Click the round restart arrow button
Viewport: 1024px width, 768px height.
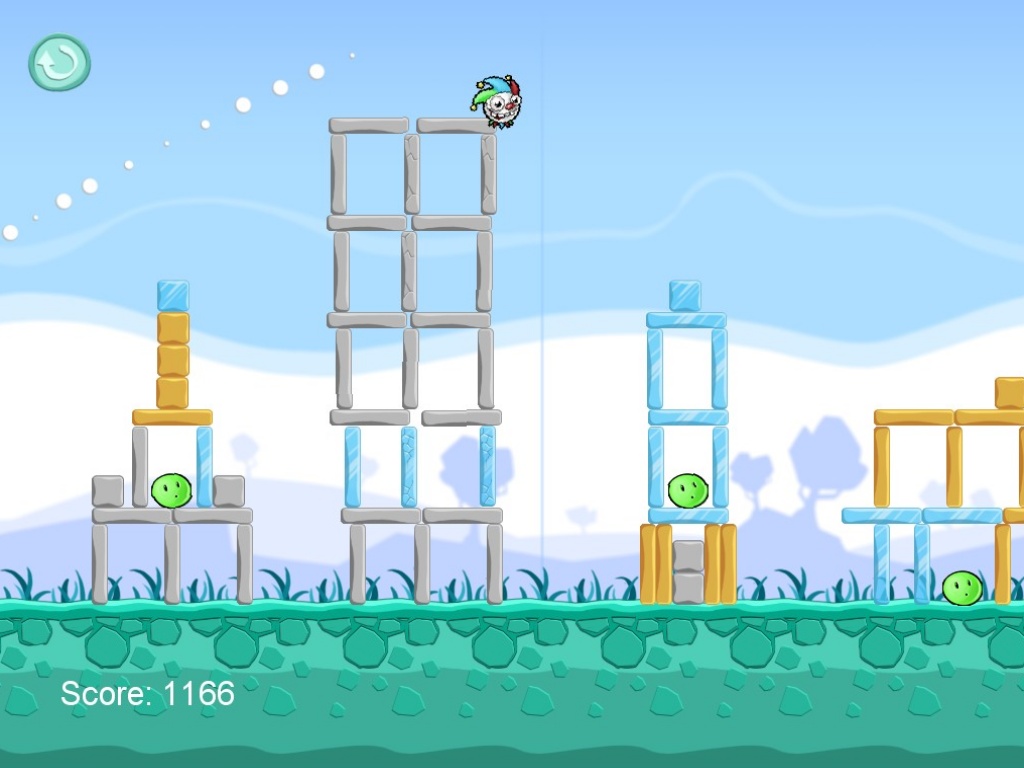pyautogui.click(x=59, y=63)
